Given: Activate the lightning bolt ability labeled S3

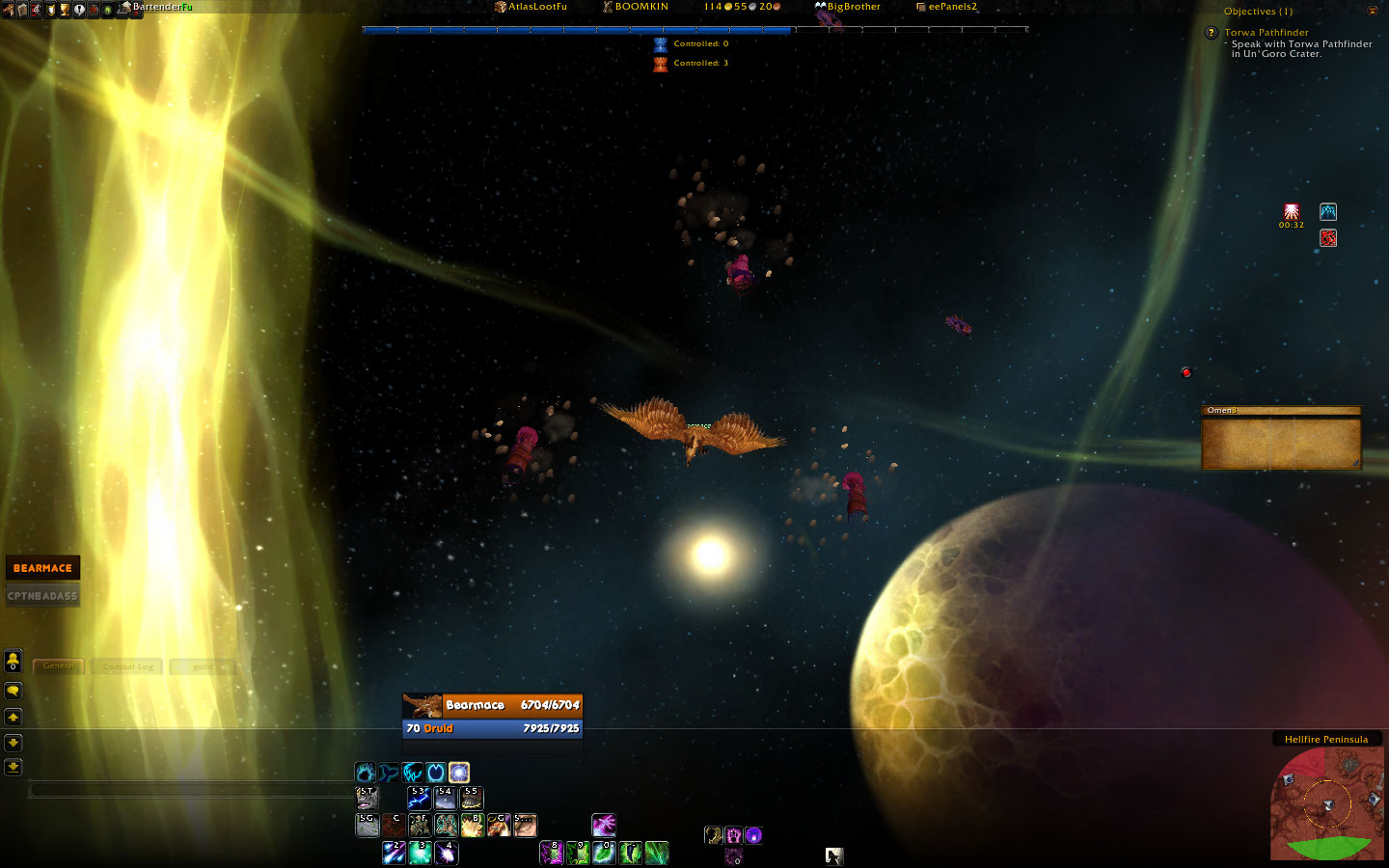Looking at the screenshot, I should [x=419, y=798].
